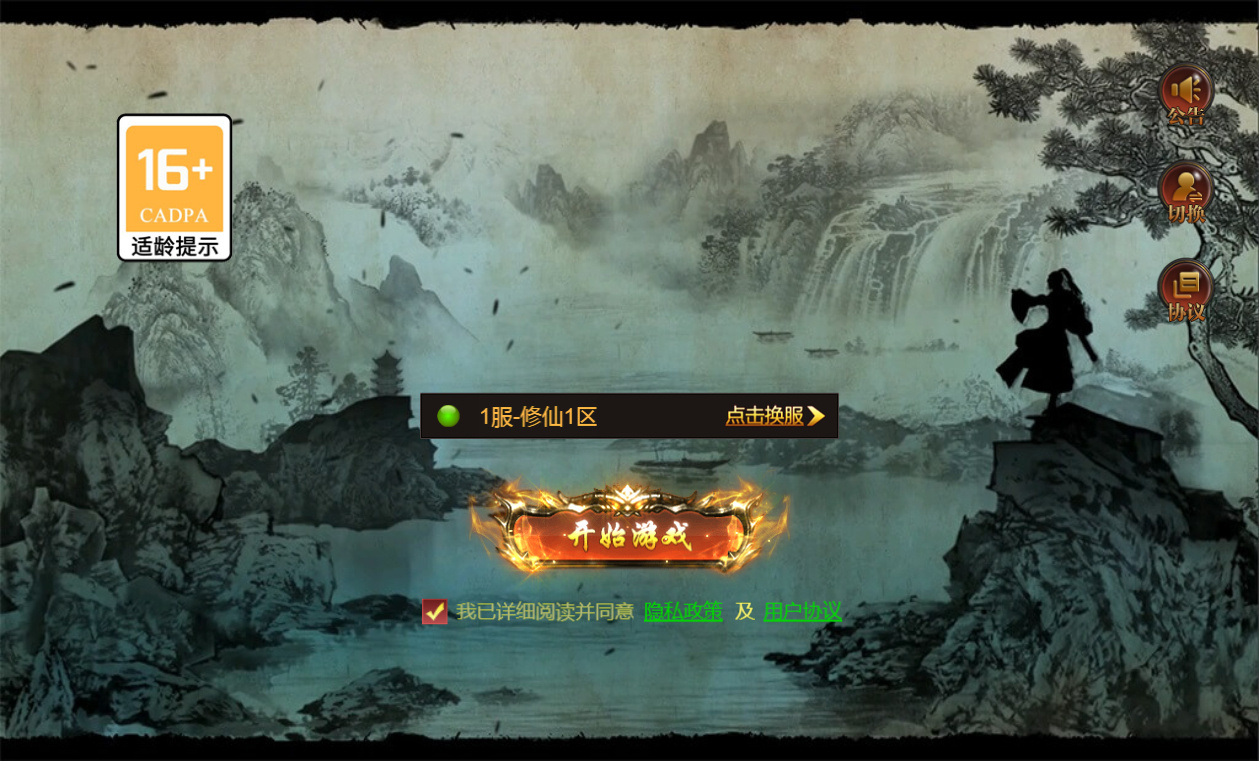
Task: Click the 切换 account switch icon
Action: (x=1186, y=191)
